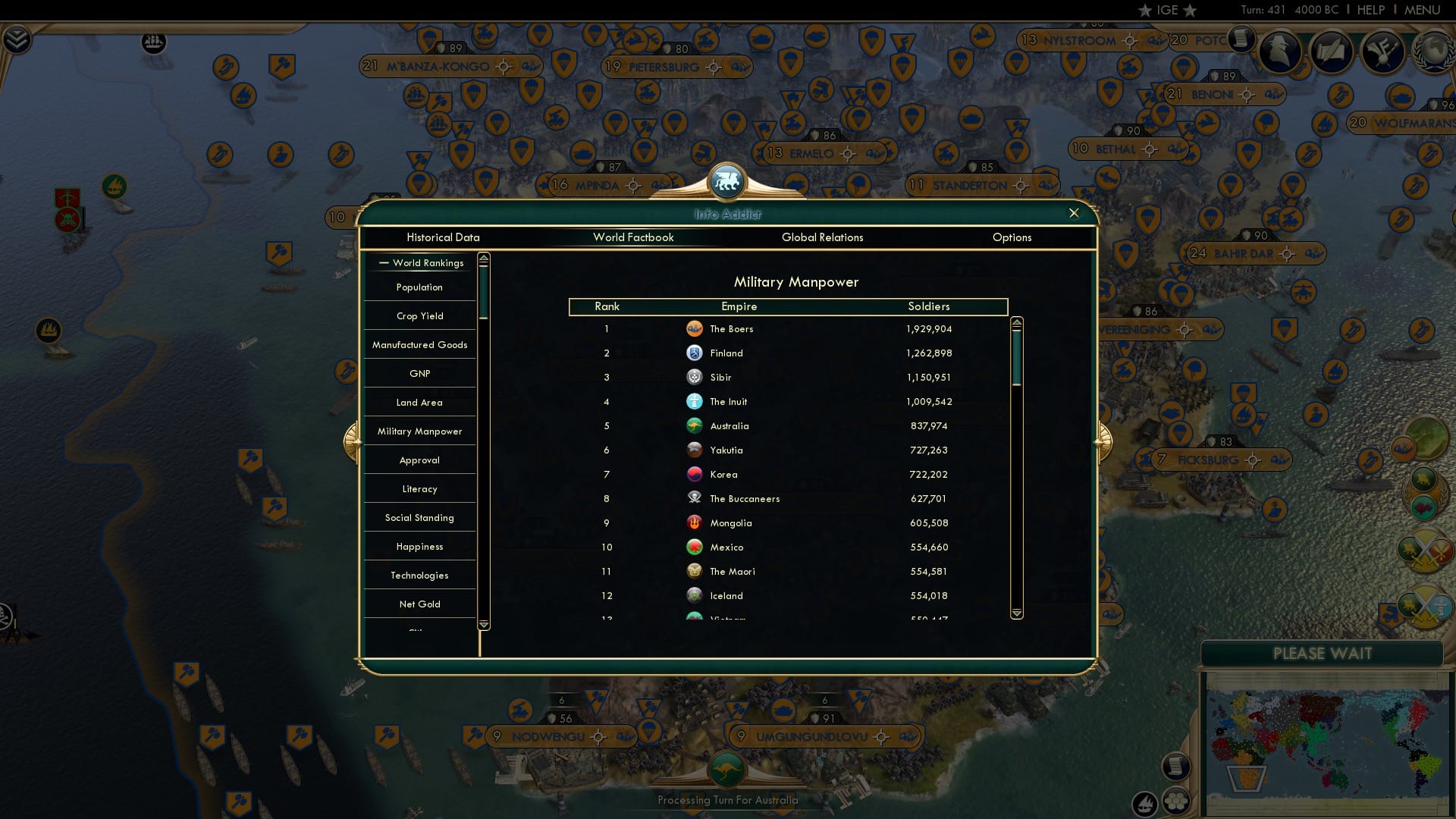The height and width of the screenshot is (819, 1456).
Task: Click the kangaroo icon for Australia's turn
Action: point(728,770)
